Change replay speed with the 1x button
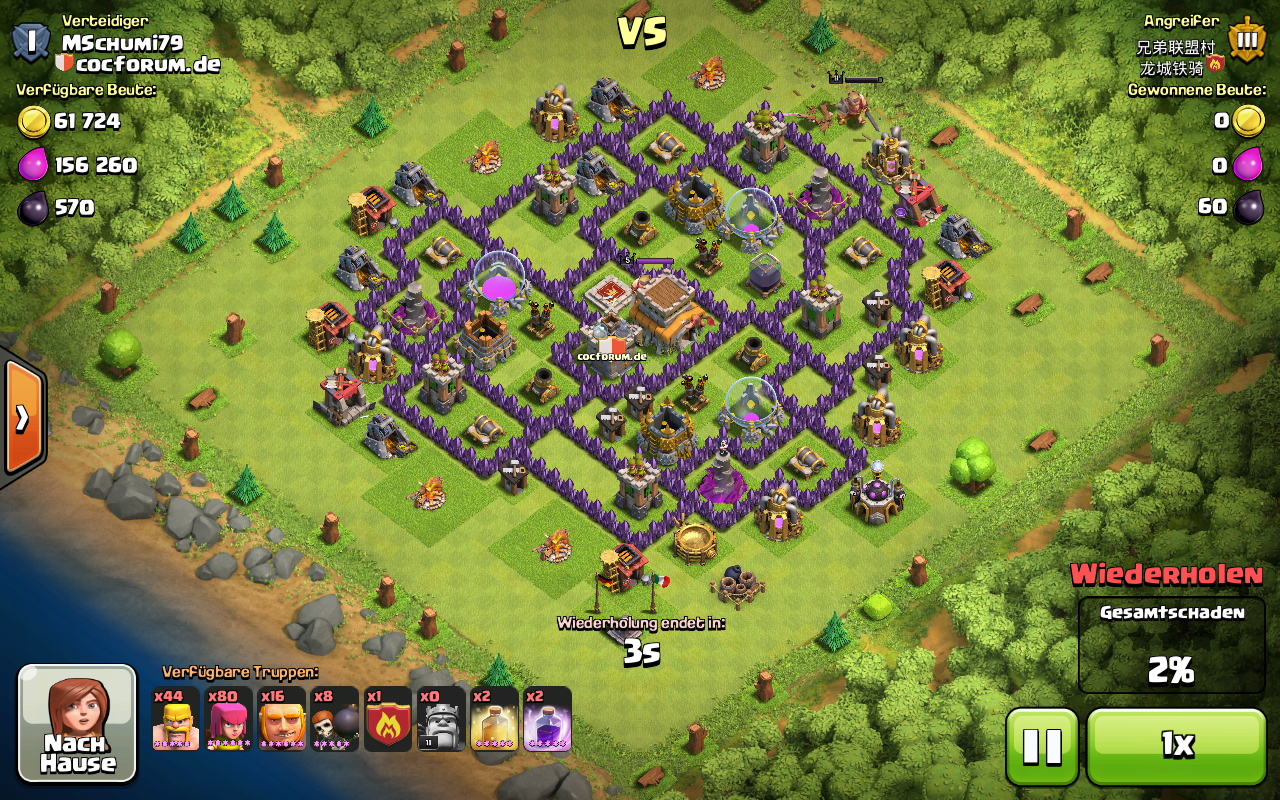The width and height of the screenshot is (1280, 800). (x=1176, y=746)
